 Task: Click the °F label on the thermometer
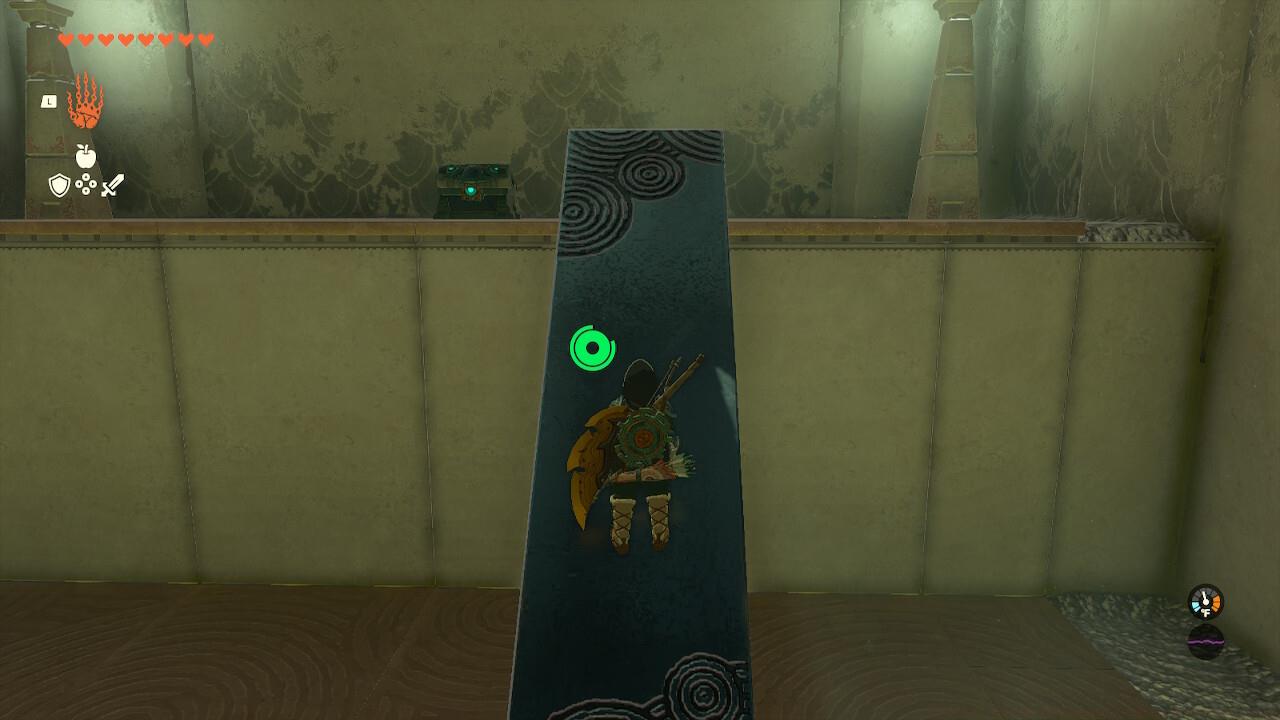point(1206,613)
